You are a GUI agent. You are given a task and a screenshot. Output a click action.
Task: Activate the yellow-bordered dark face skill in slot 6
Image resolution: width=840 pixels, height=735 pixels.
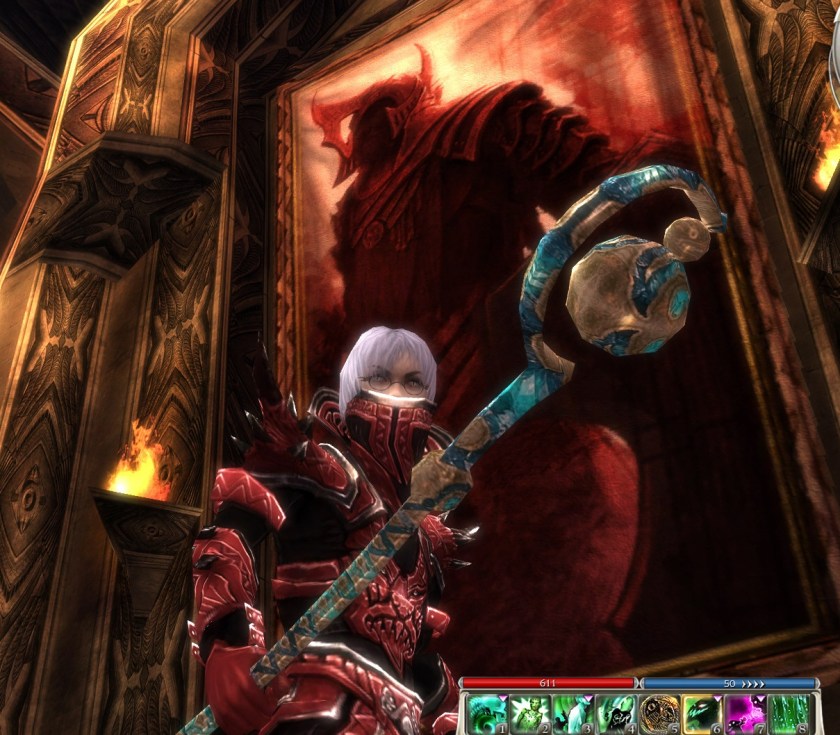pos(703,714)
